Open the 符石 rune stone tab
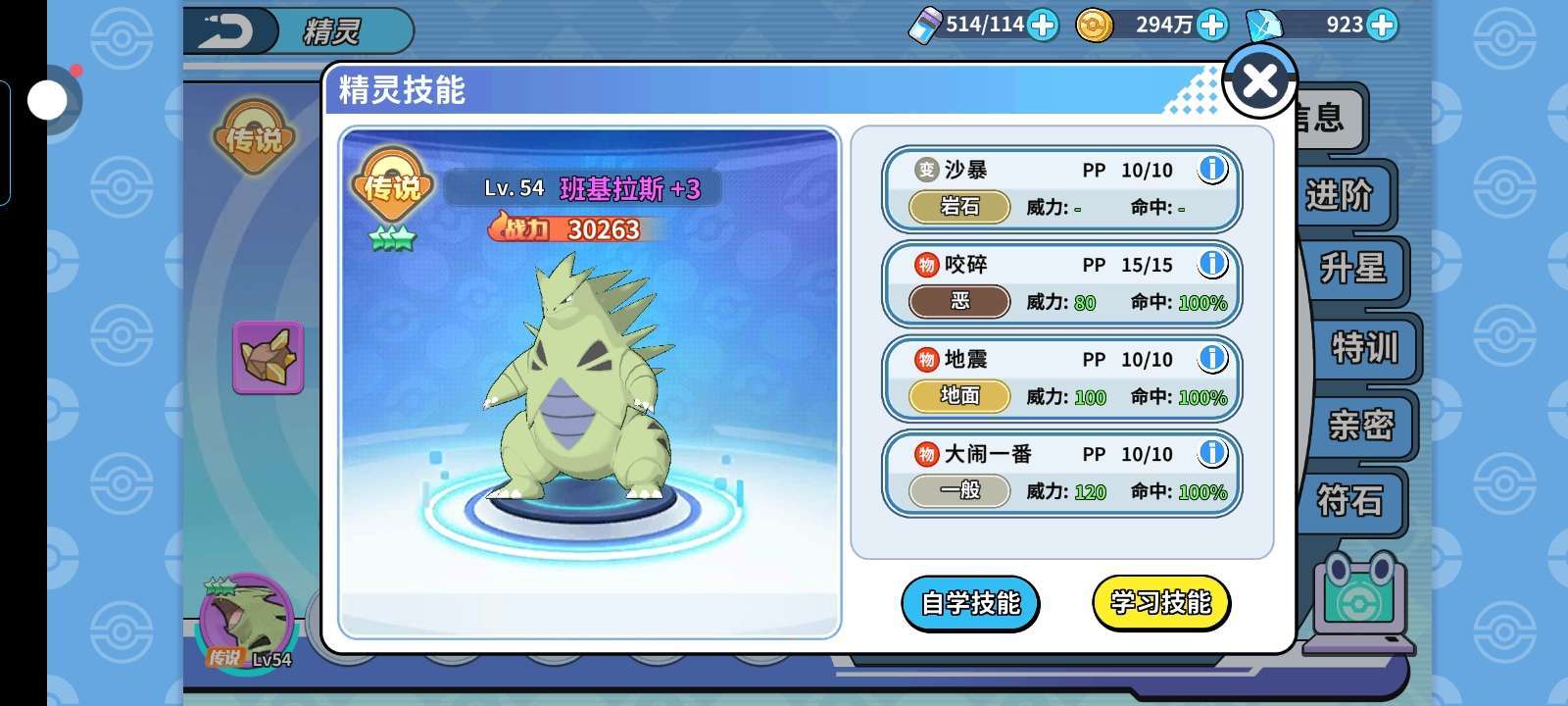 1350,501
